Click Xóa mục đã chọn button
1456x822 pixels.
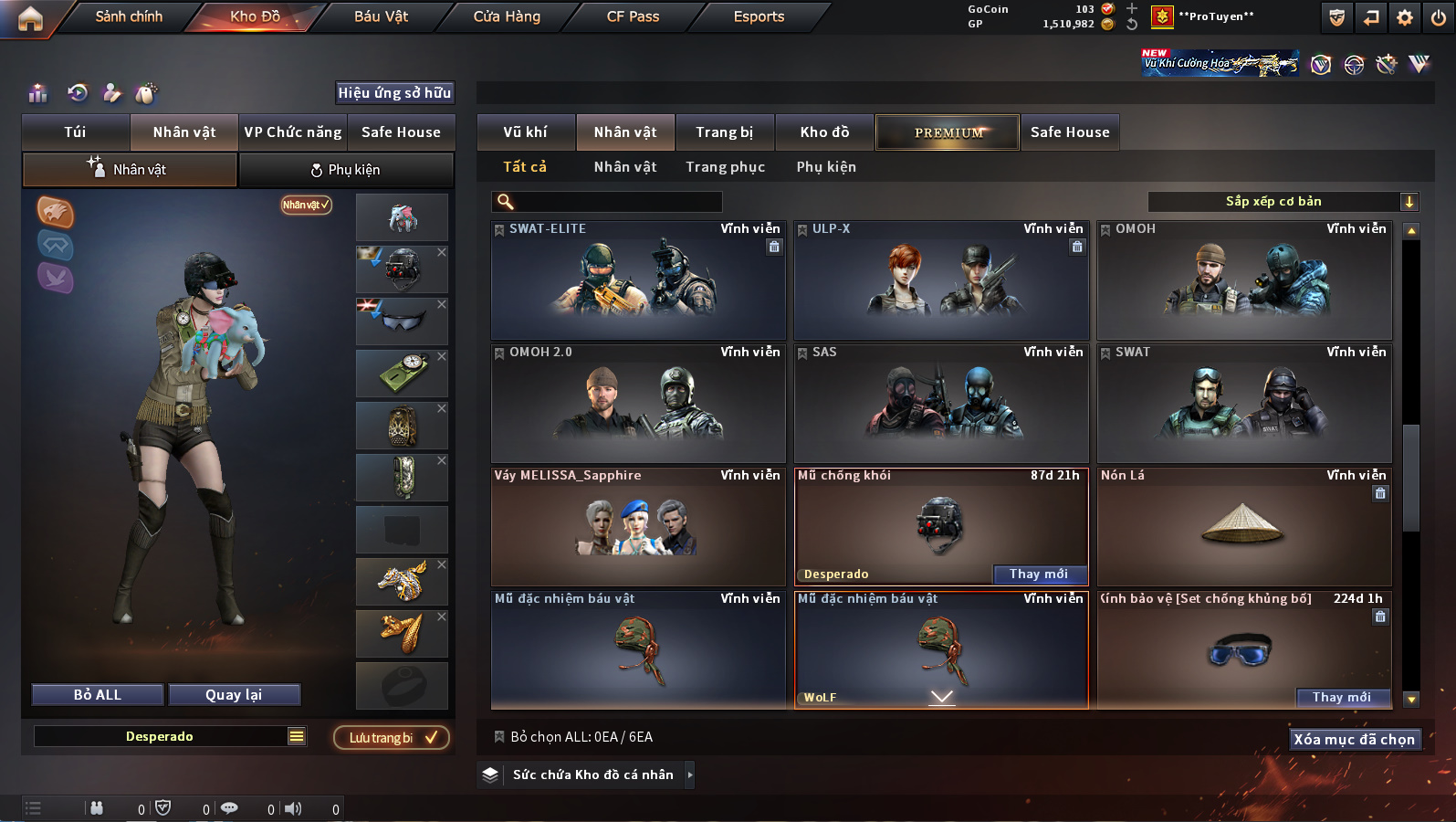(x=1354, y=740)
